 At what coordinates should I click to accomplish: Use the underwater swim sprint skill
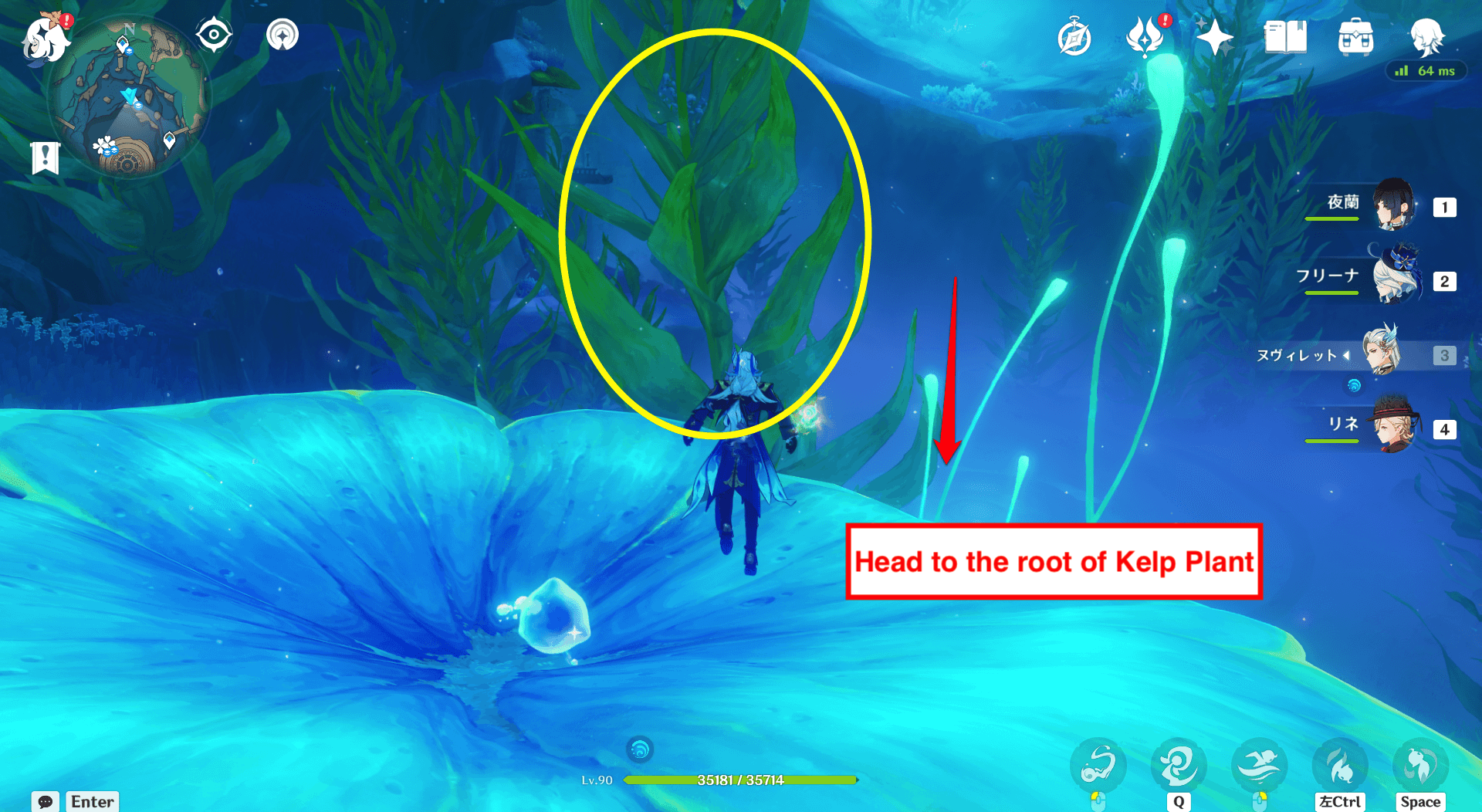(1259, 764)
